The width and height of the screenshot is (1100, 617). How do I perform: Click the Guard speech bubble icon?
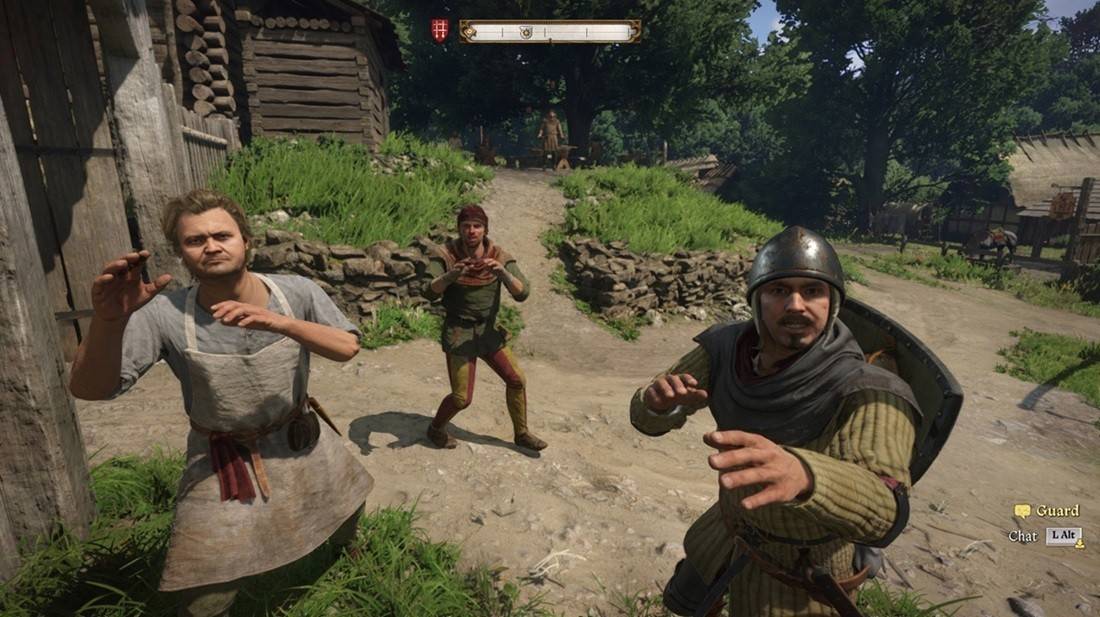click(x=1022, y=511)
